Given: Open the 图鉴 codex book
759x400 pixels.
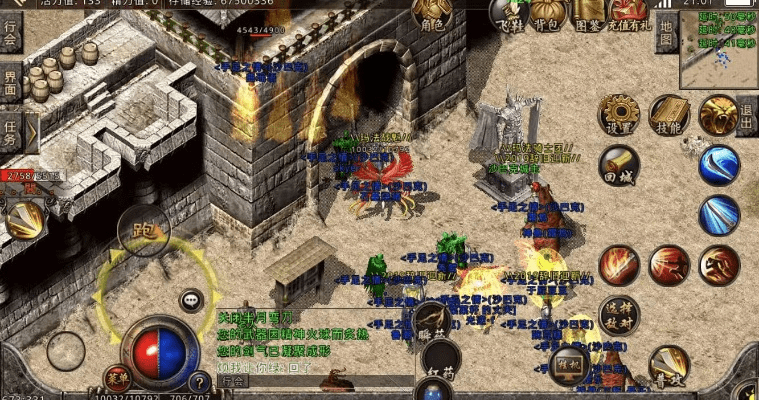Looking at the screenshot, I should [587, 14].
